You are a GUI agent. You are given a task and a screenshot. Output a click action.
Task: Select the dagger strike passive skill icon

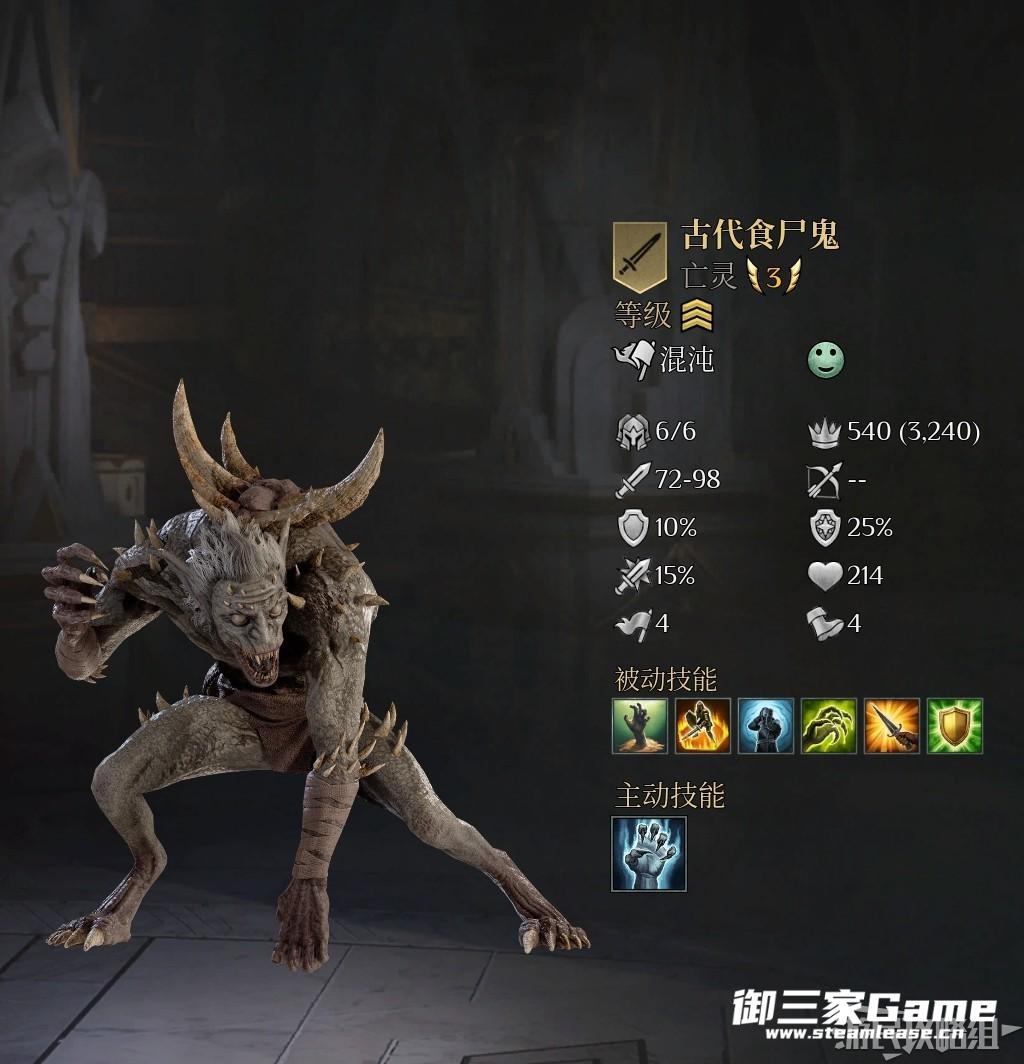coord(892,726)
